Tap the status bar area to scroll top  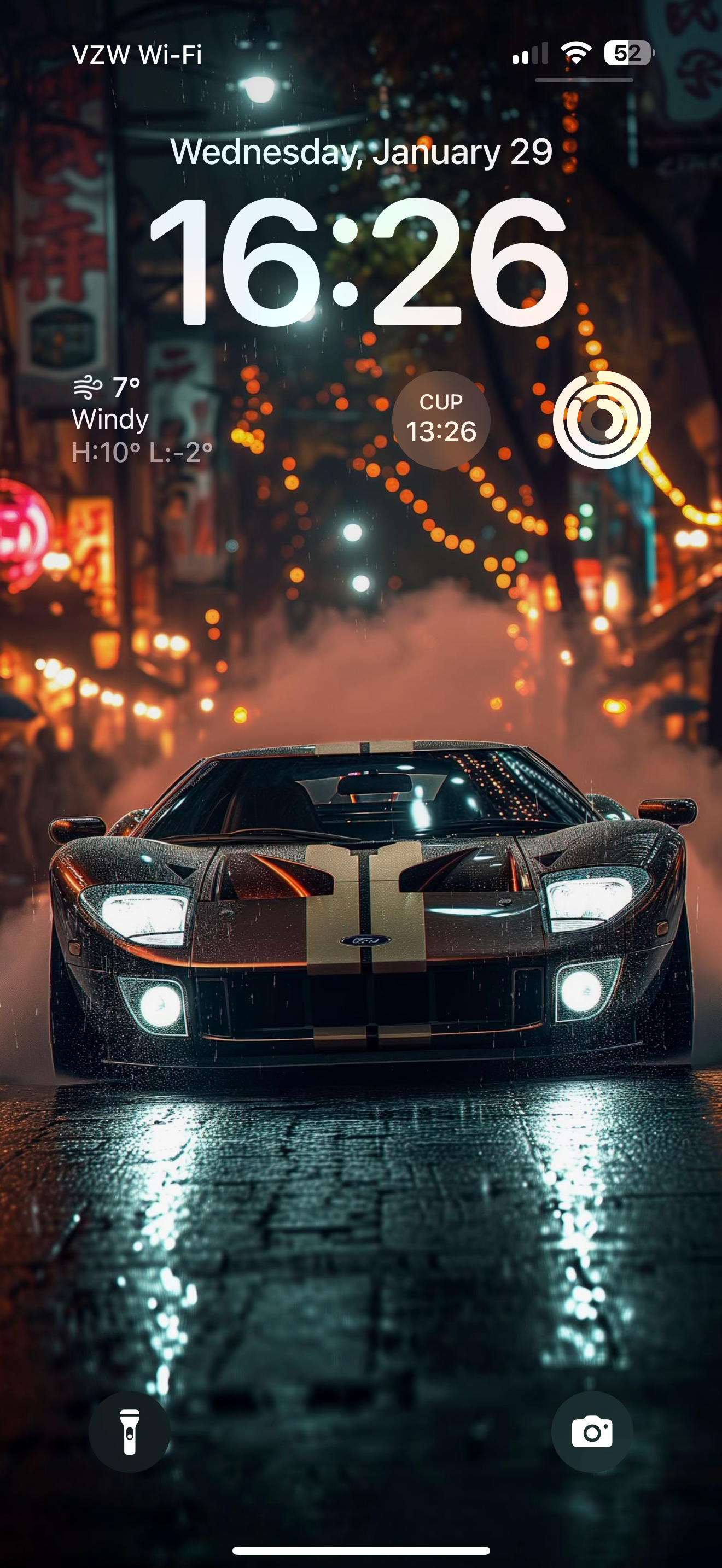(361, 55)
